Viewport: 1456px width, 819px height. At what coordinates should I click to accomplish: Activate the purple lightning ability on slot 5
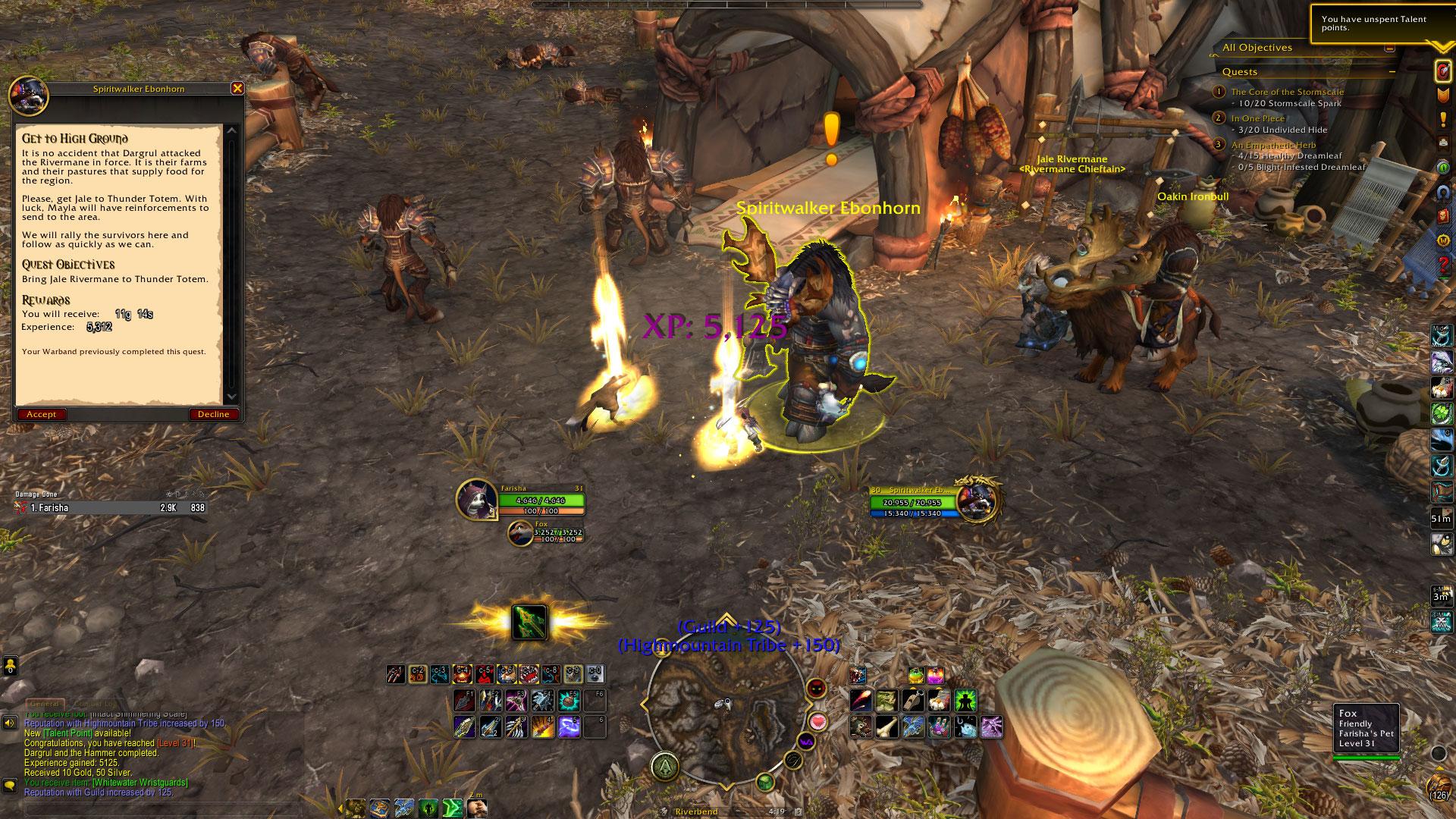point(569,726)
